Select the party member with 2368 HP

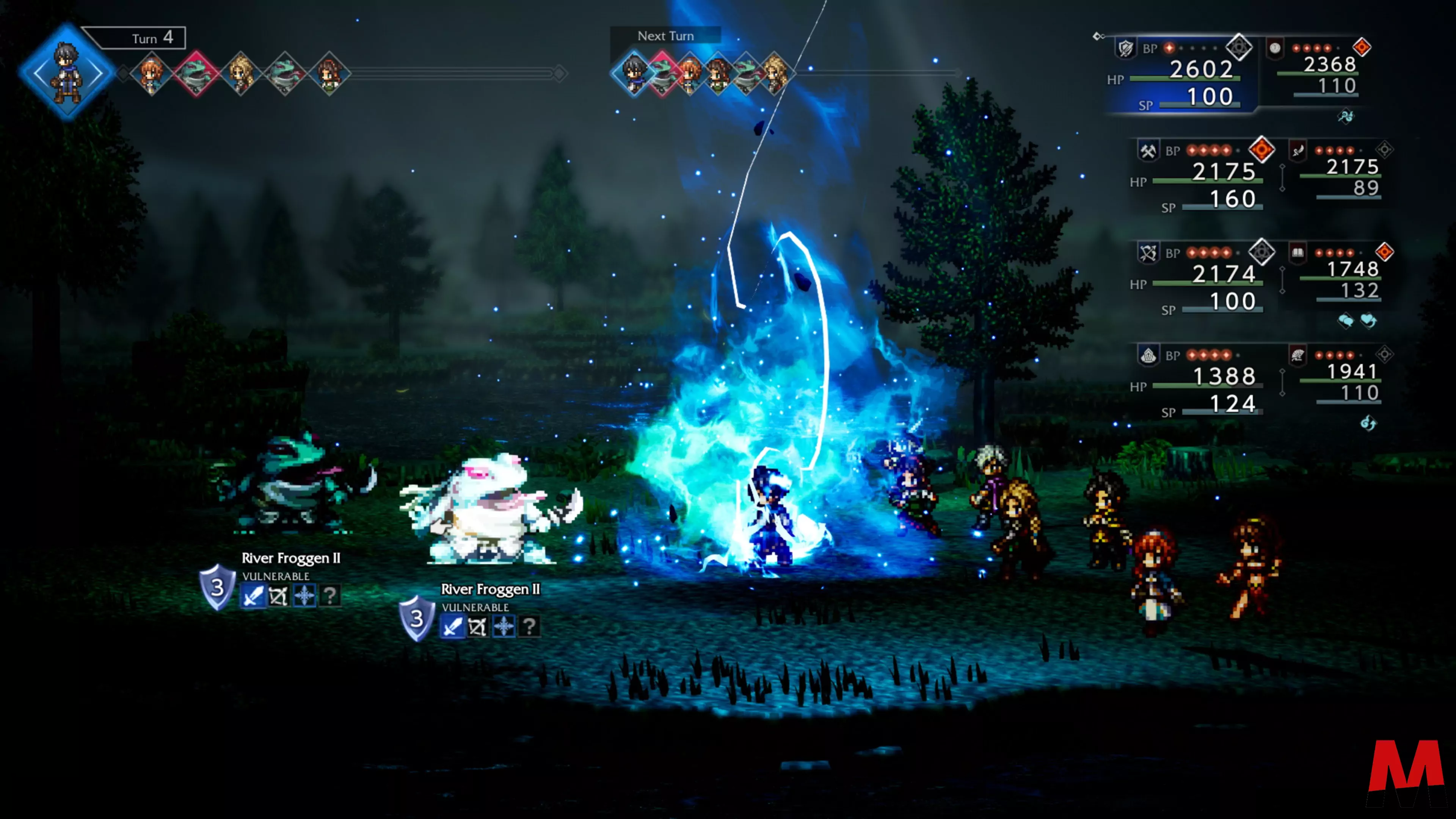pos(1329,65)
